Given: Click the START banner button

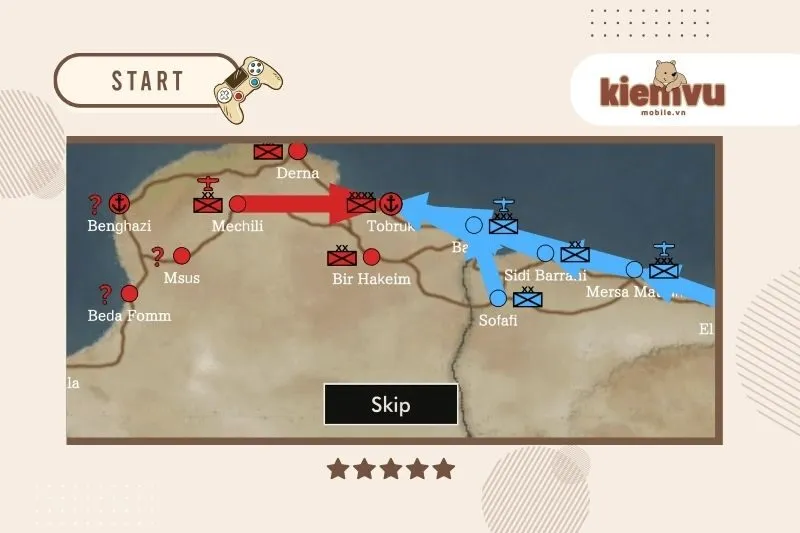Looking at the screenshot, I should point(147,81).
